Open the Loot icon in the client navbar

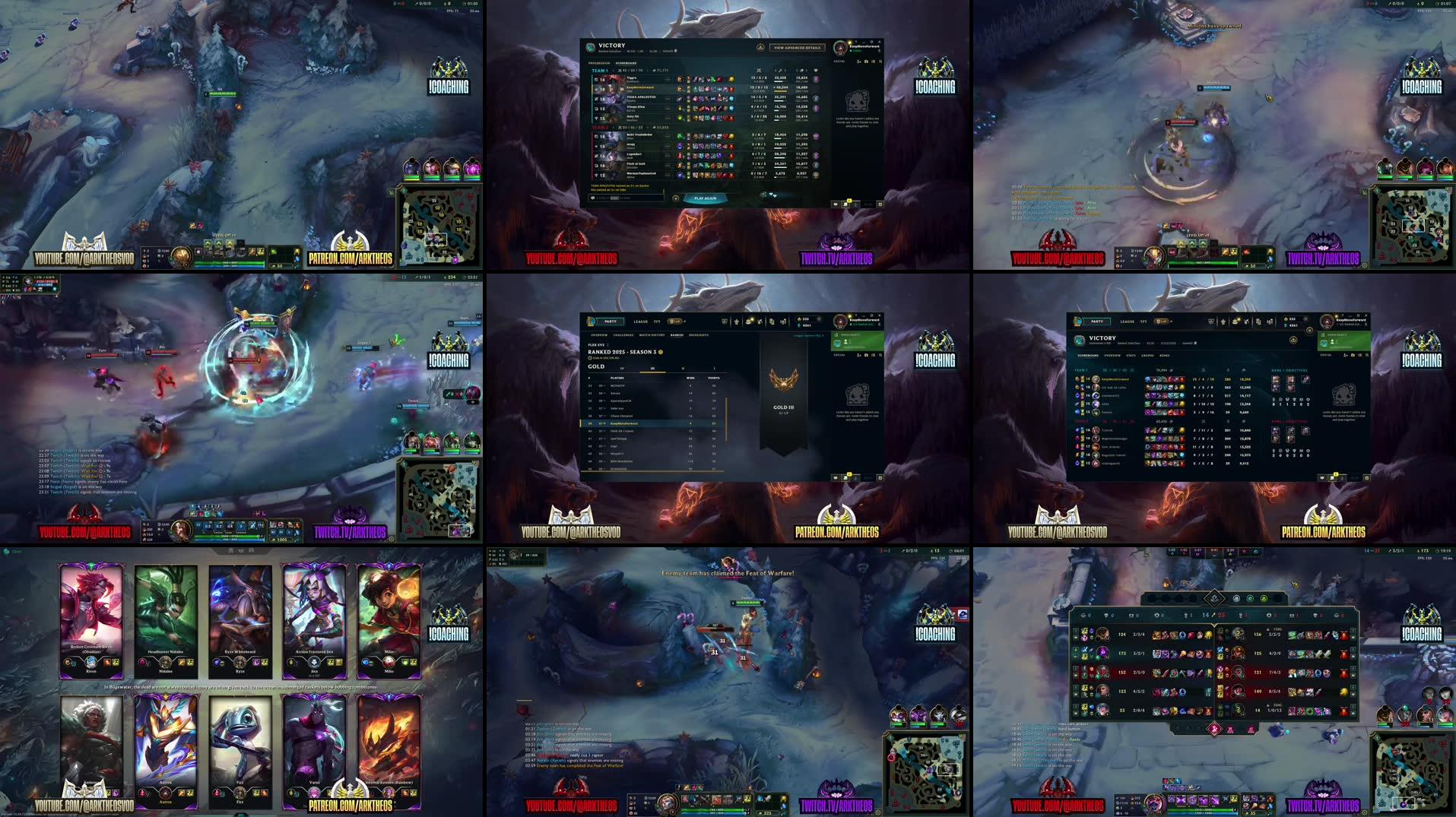[x=760, y=321]
